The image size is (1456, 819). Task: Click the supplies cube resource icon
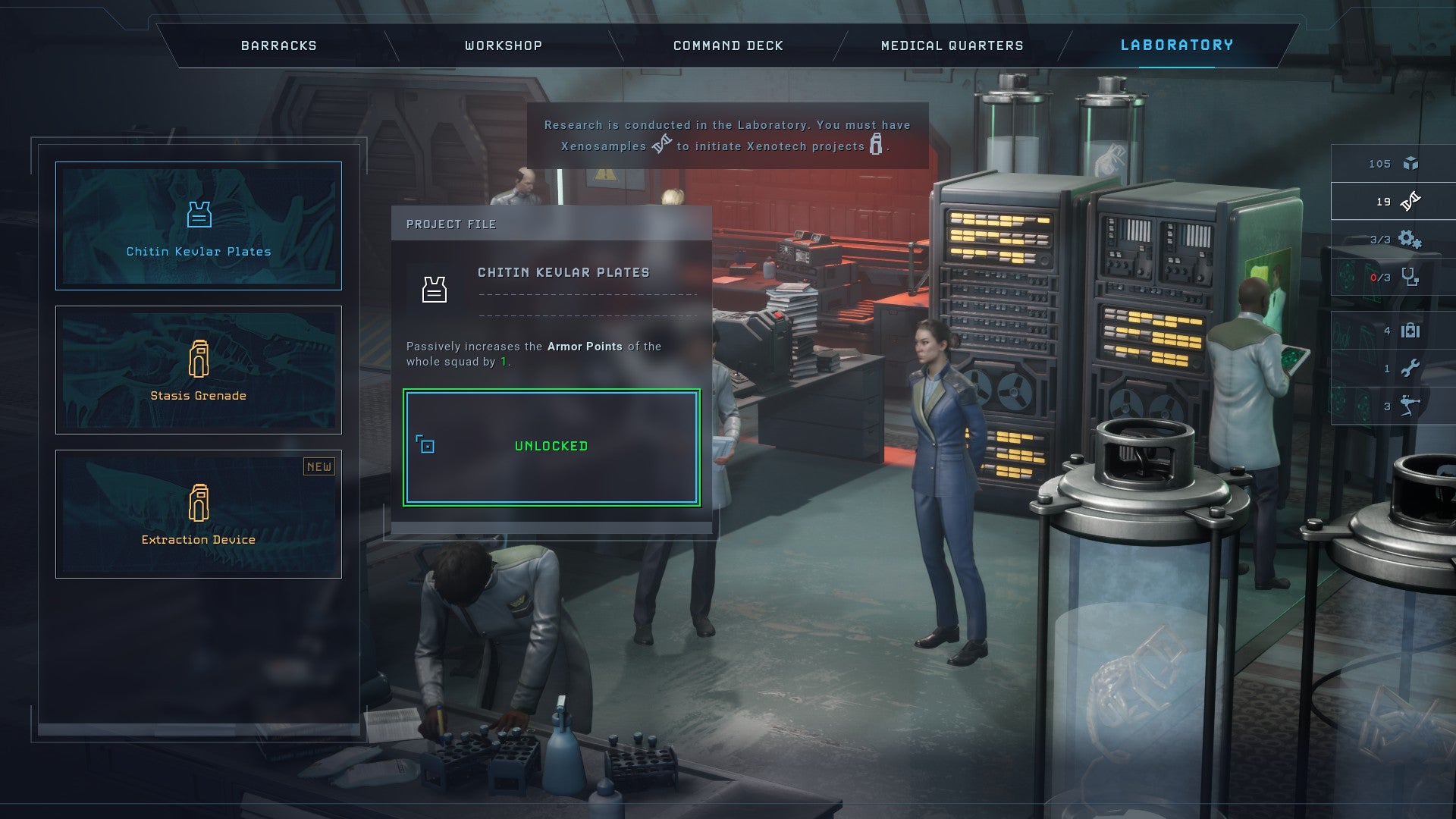pos(1410,164)
